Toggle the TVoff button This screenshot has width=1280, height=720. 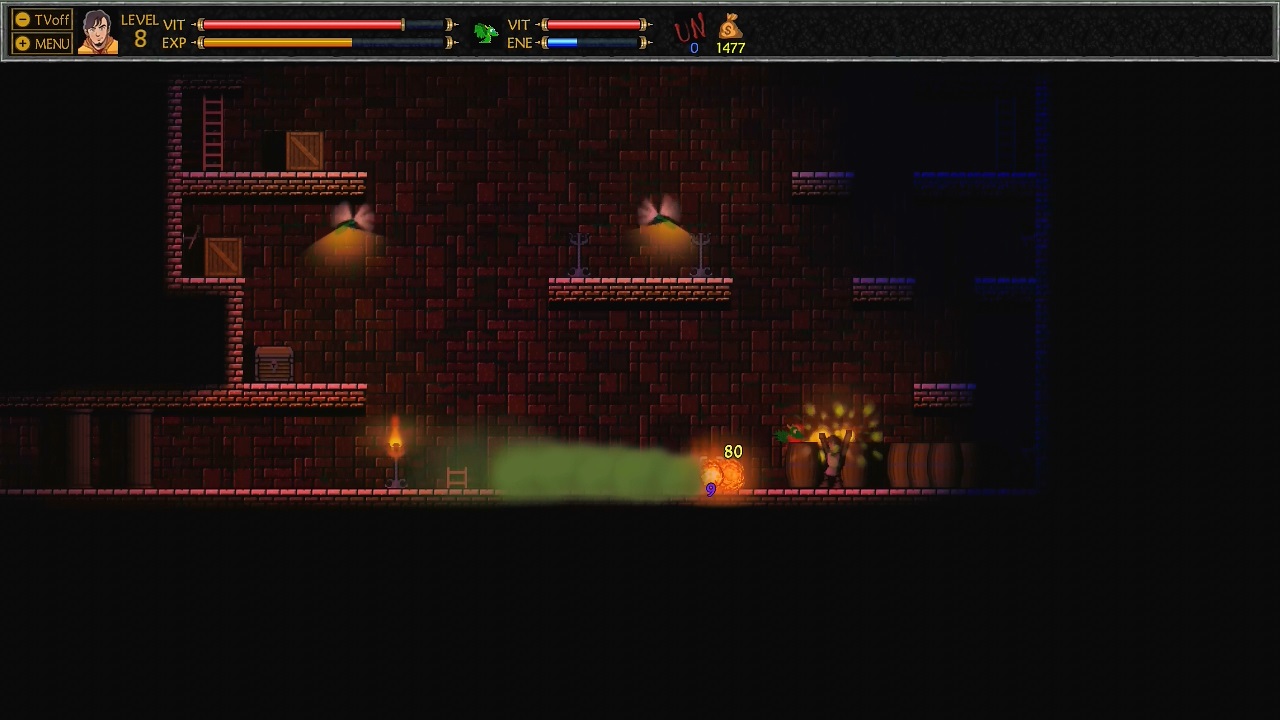click(x=42, y=20)
